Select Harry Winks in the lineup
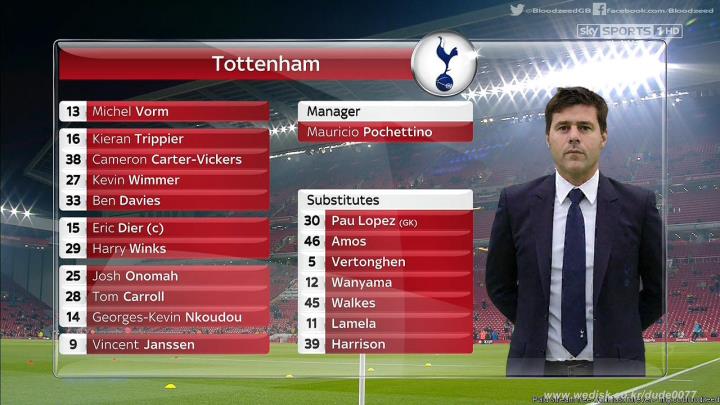 click(x=165, y=248)
